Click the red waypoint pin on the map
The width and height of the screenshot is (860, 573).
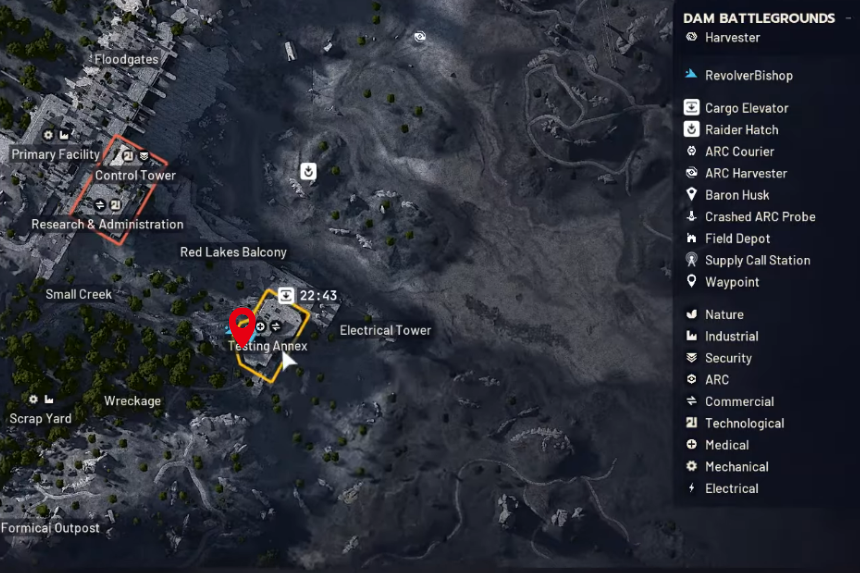[x=241, y=327]
